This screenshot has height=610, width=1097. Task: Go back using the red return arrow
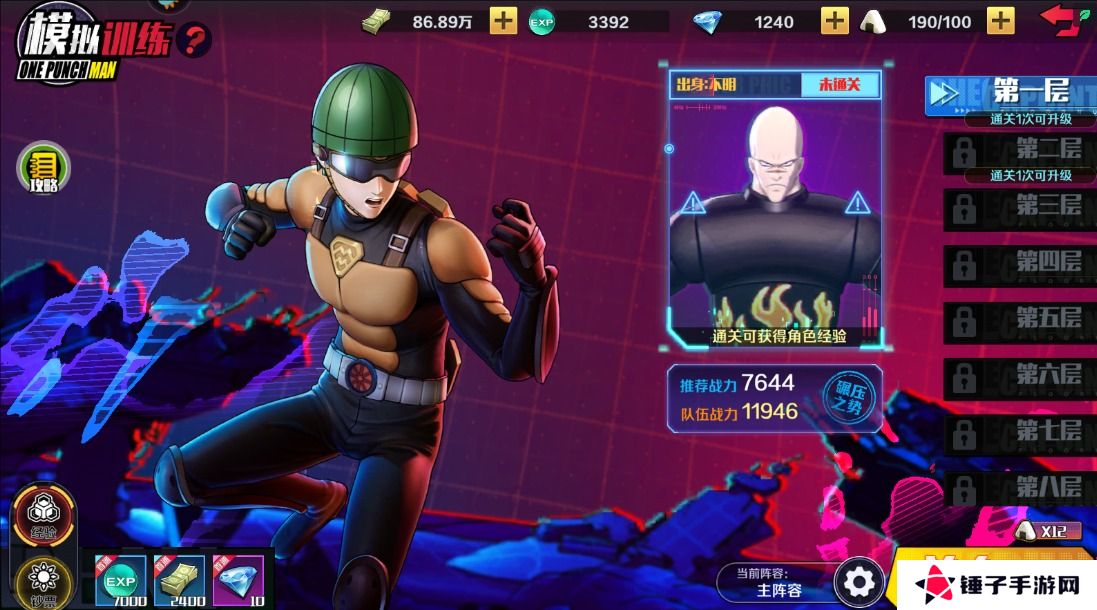point(1063,18)
